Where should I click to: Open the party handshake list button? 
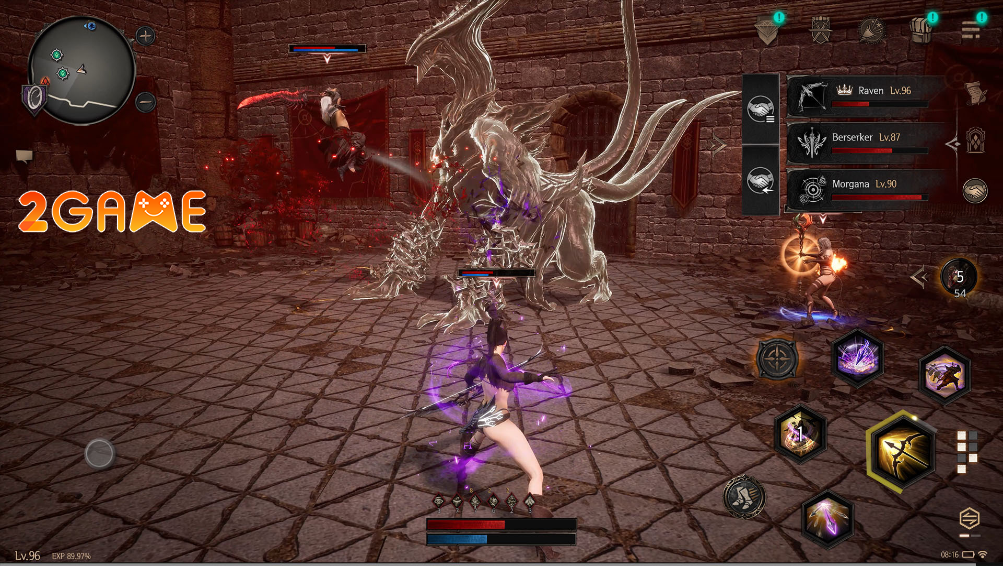pos(761,105)
